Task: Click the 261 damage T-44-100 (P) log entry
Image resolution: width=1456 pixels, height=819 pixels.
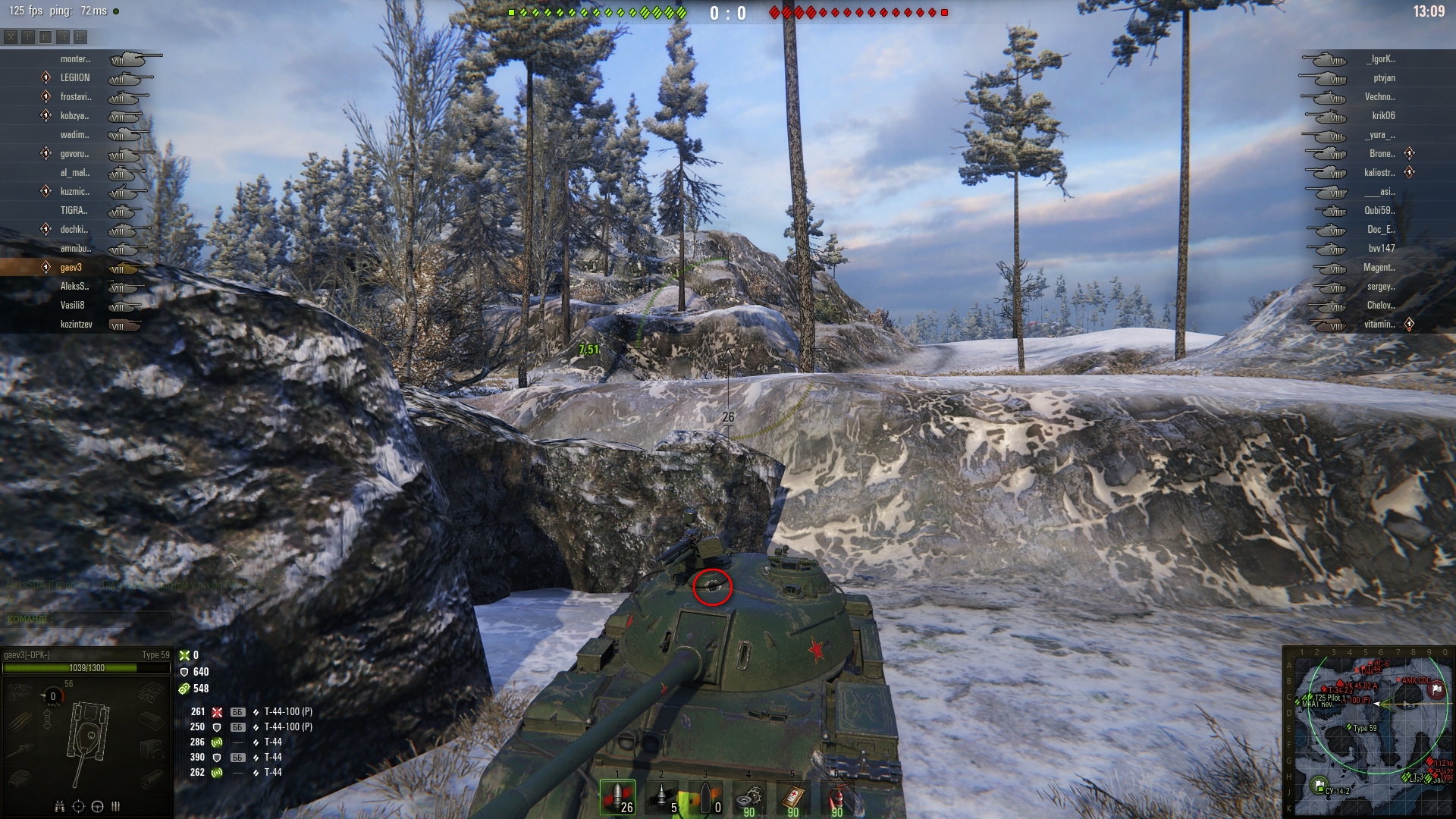Action: [250, 712]
